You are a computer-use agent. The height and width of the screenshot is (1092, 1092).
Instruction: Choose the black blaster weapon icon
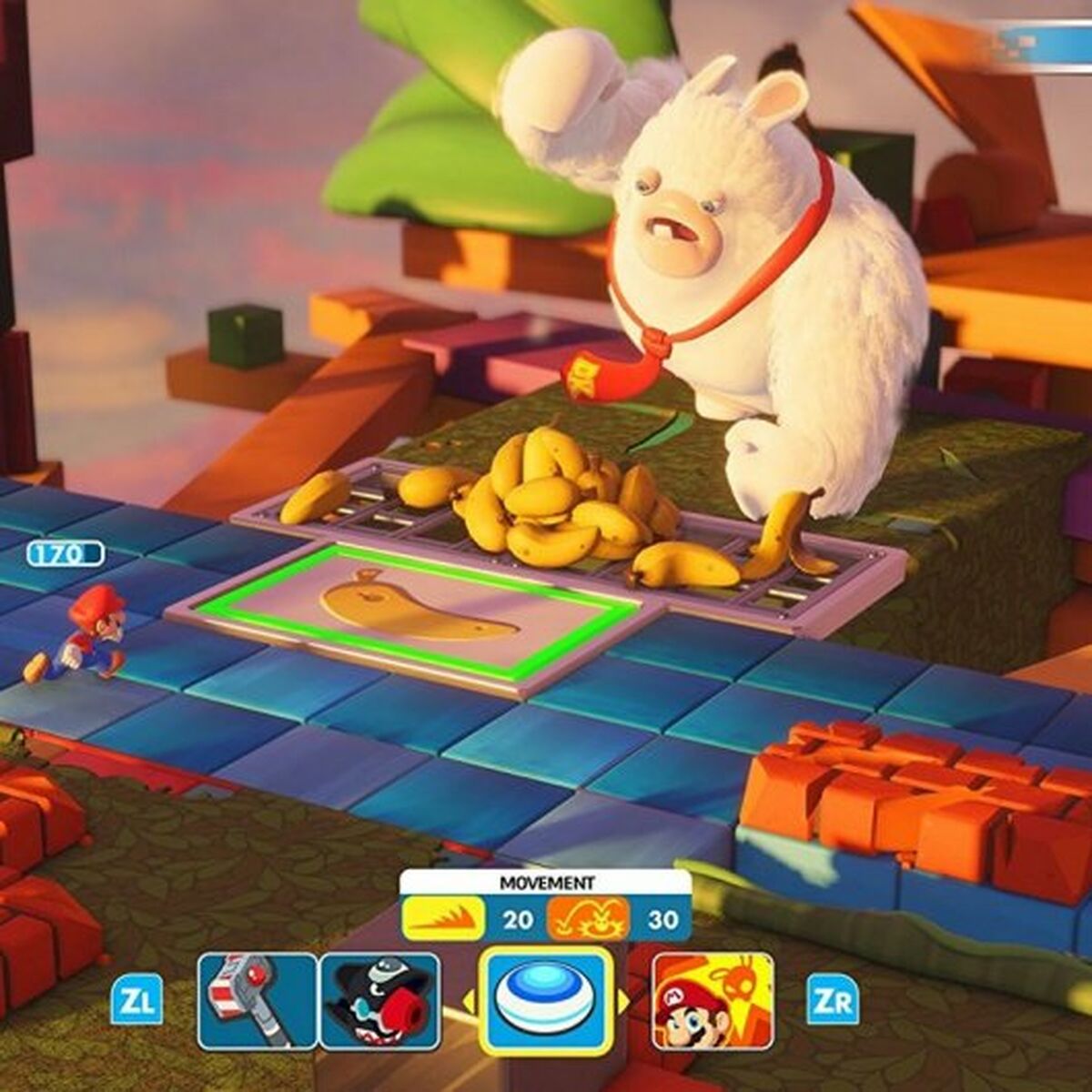click(x=379, y=1001)
